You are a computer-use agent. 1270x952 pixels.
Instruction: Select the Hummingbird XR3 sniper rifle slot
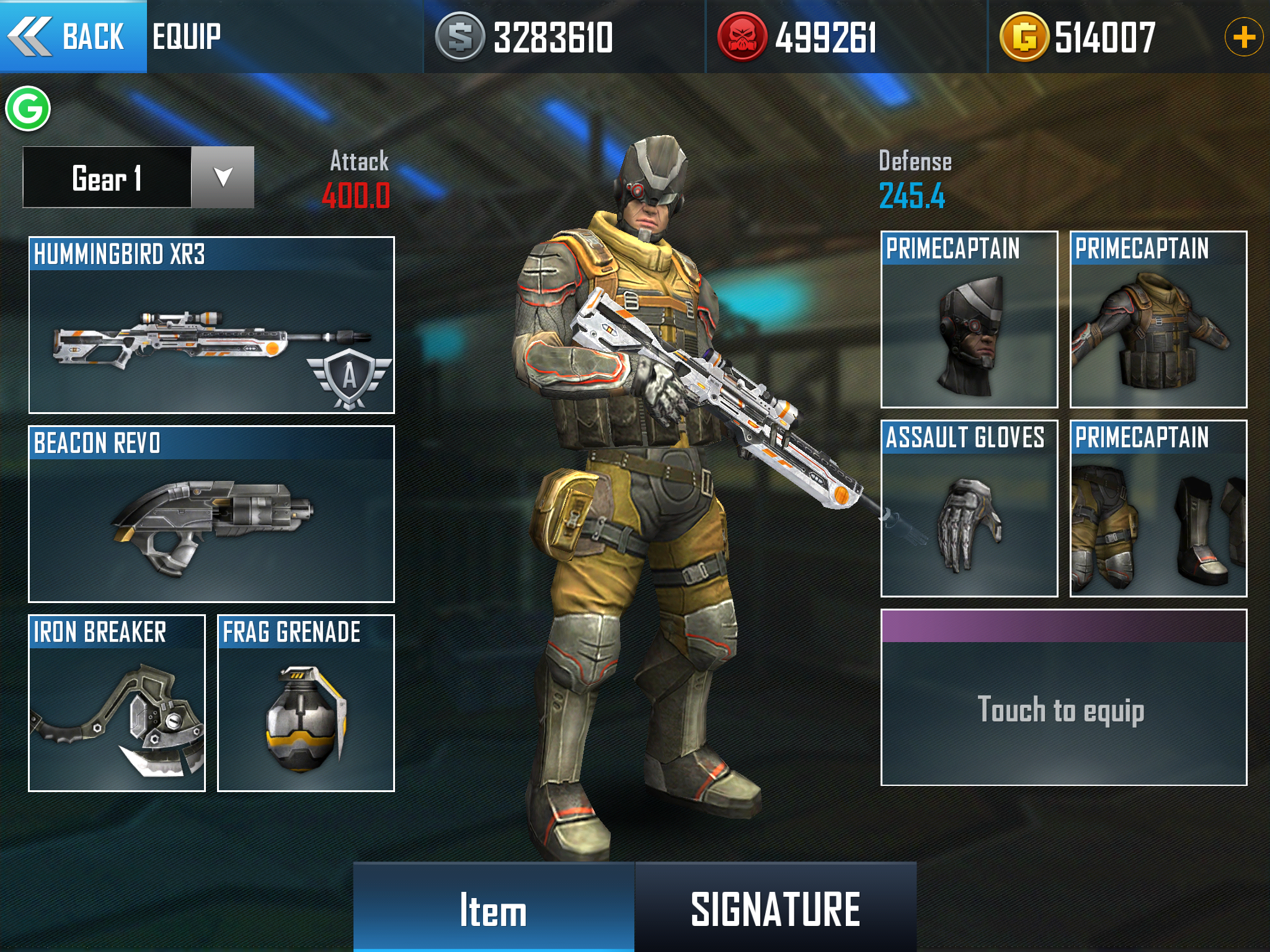[211, 325]
